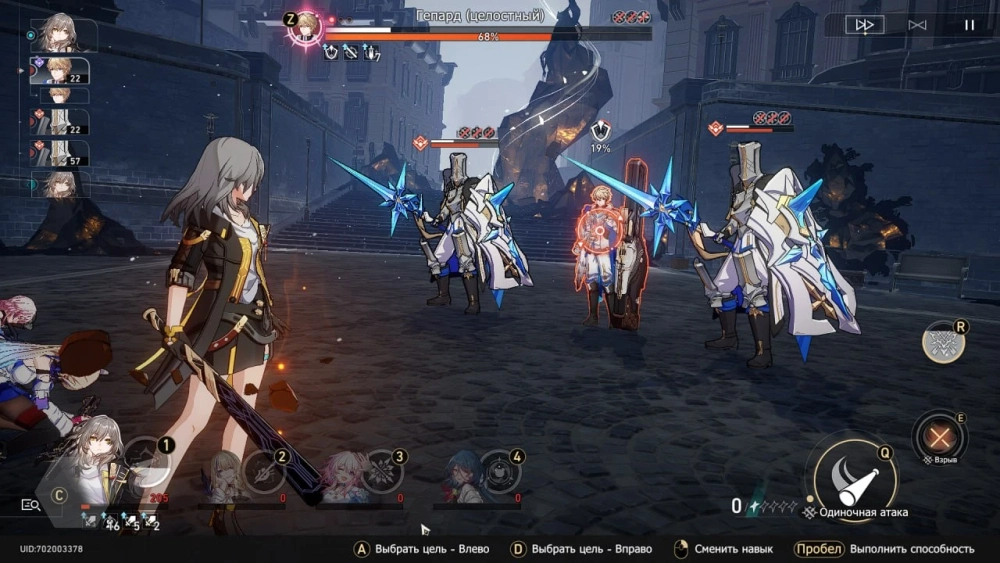Activate the round gold ultimate icon
Viewport: 1000px width, 563px height.
943,343
